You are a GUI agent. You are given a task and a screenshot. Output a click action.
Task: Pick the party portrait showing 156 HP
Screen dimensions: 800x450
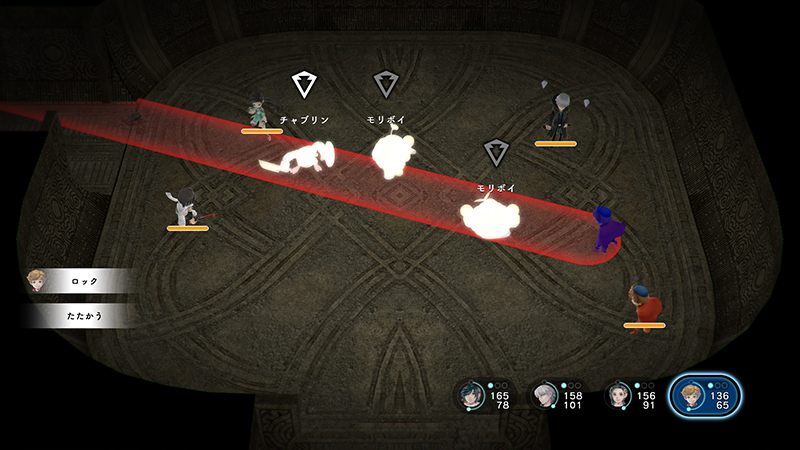tap(620, 396)
